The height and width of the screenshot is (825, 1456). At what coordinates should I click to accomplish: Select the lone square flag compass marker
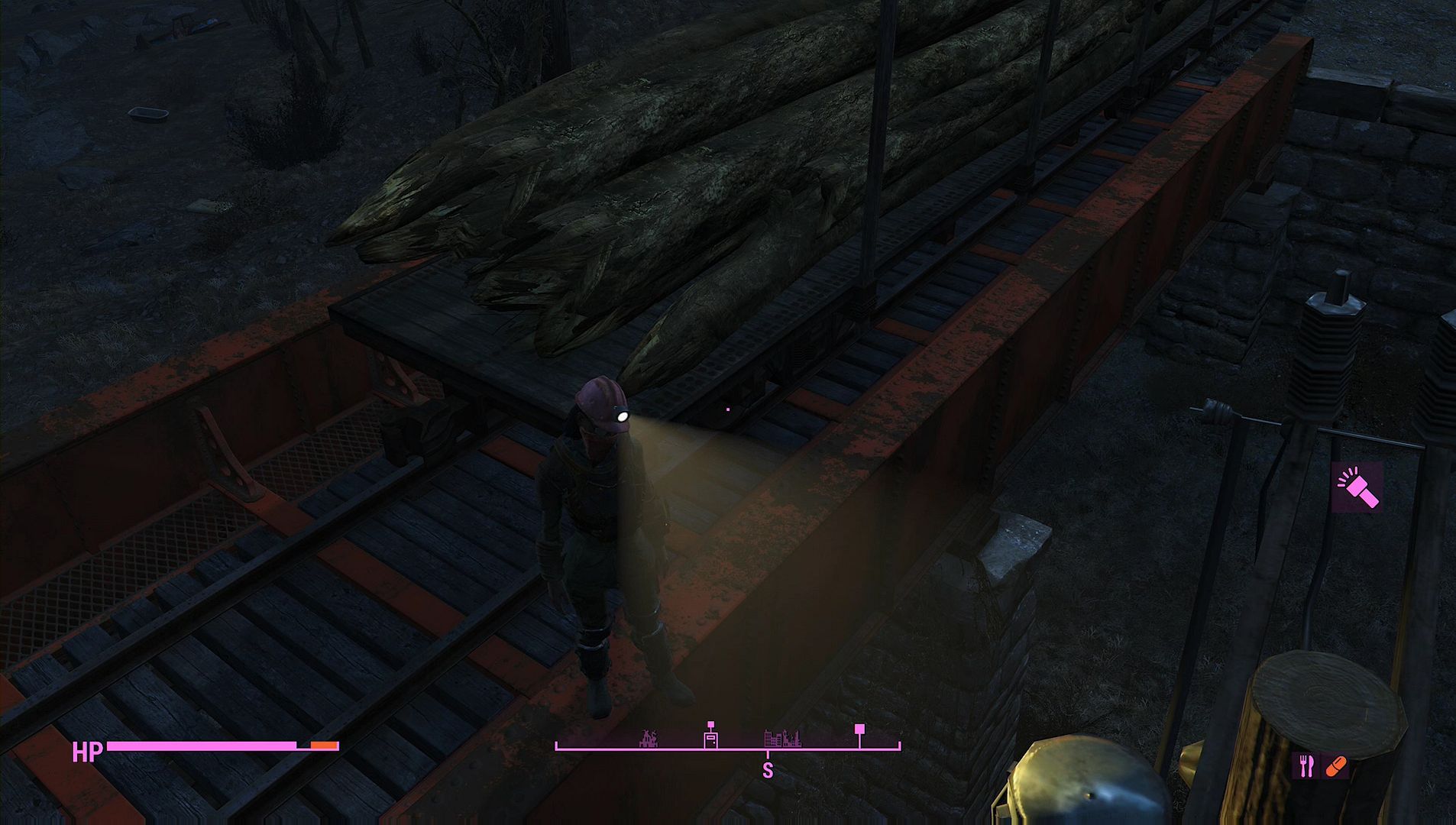click(x=859, y=733)
